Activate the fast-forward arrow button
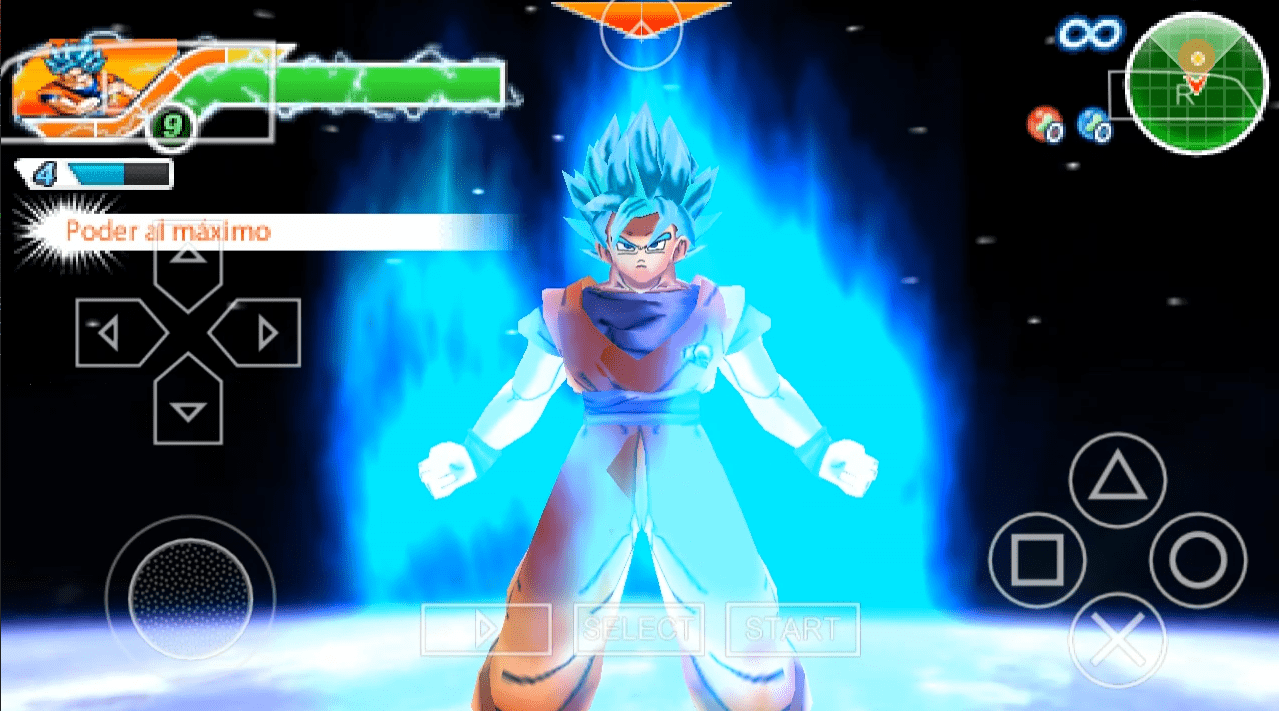 (x=486, y=630)
